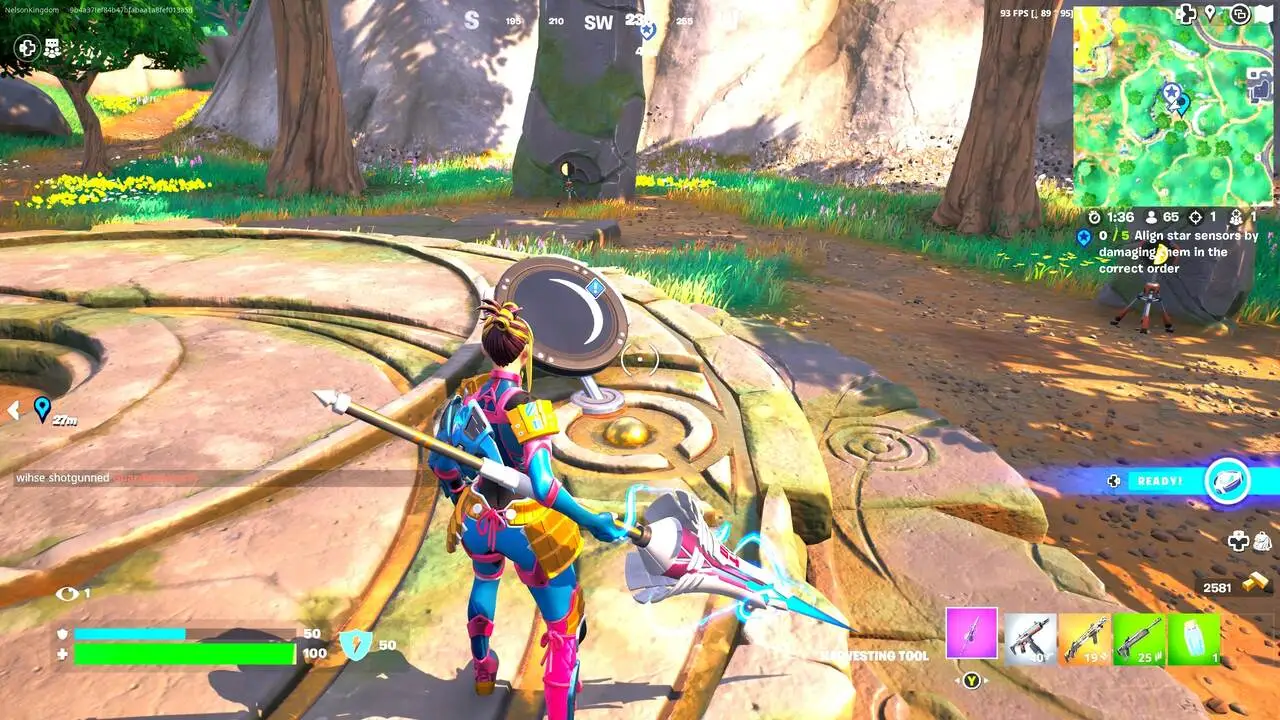Image resolution: width=1280 pixels, height=720 pixels.
Task: Click the players remaining icon showing 65
Action: click(x=1151, y=218)
